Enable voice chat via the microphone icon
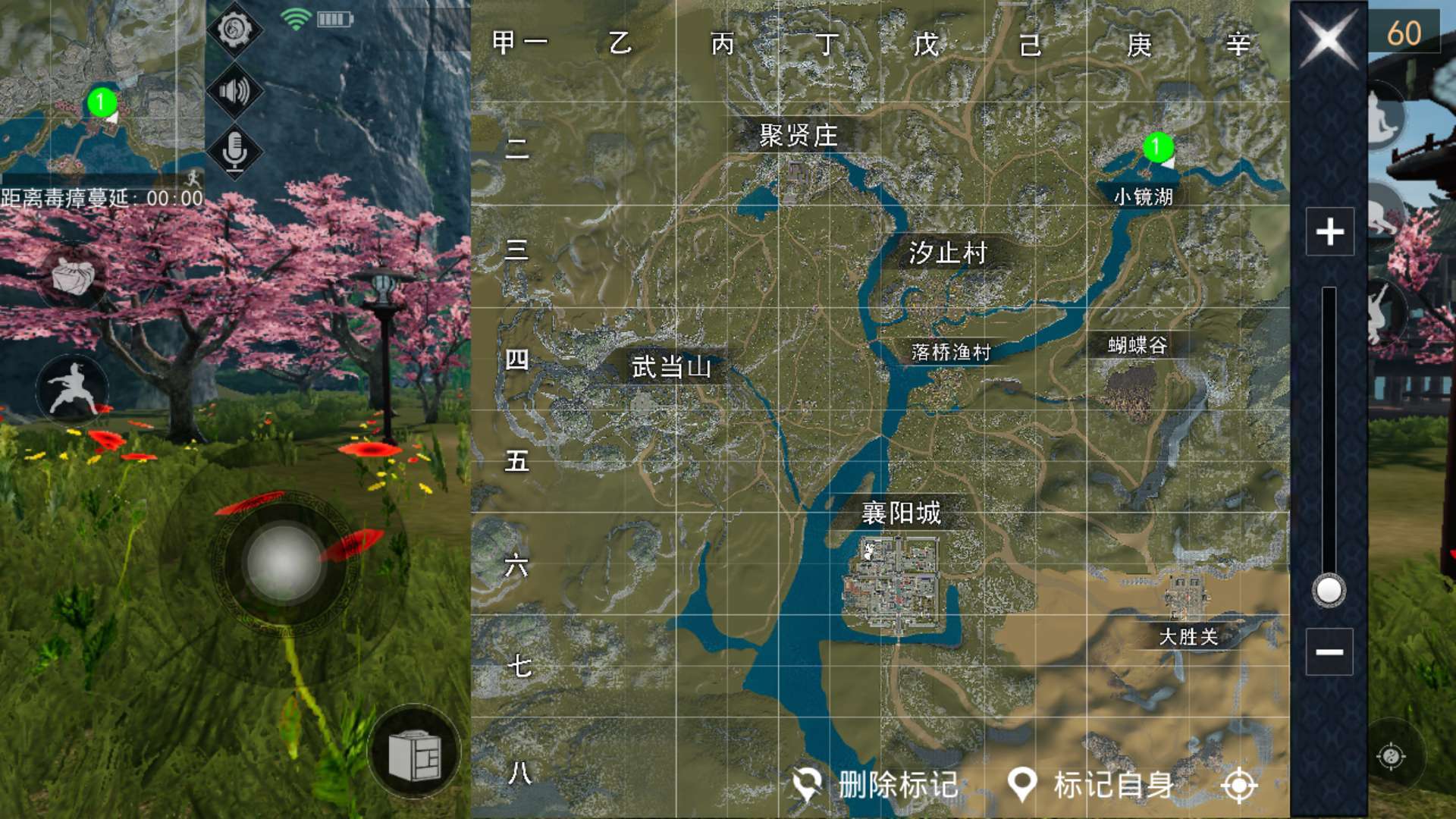Screen dimensions: 1456x819 pyautogui.click(x=236, y=149)
